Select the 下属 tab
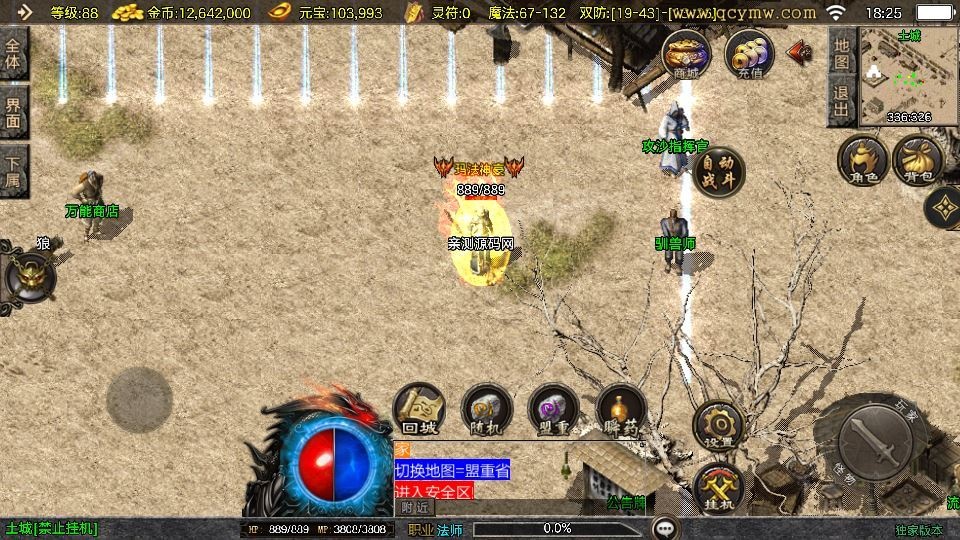The height and width of the screenshot is (540, 960). (14, 171)
